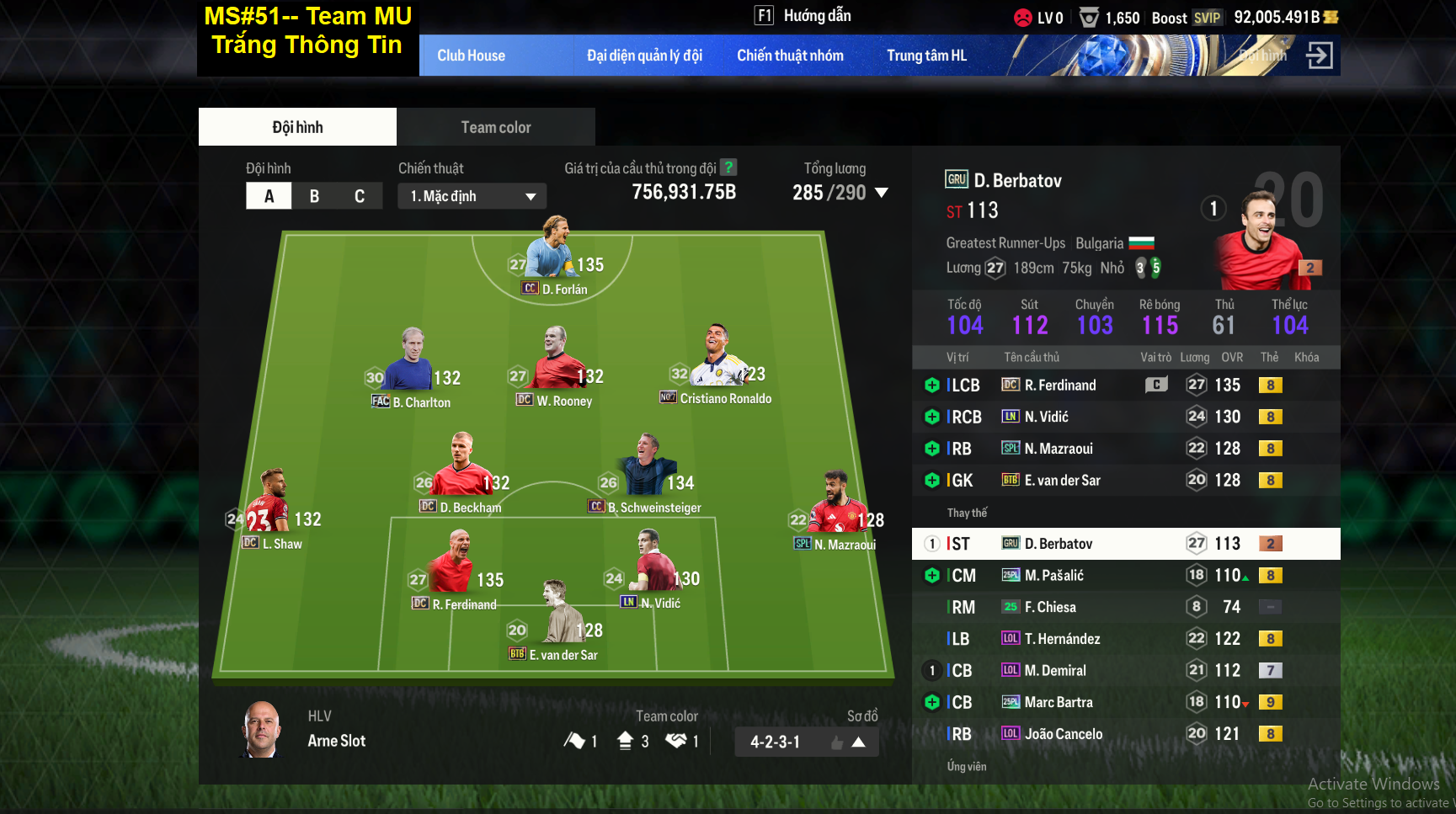Click the captain C badge on Ferdinand's row
1456x814 pixels.
pos(1156,385)
